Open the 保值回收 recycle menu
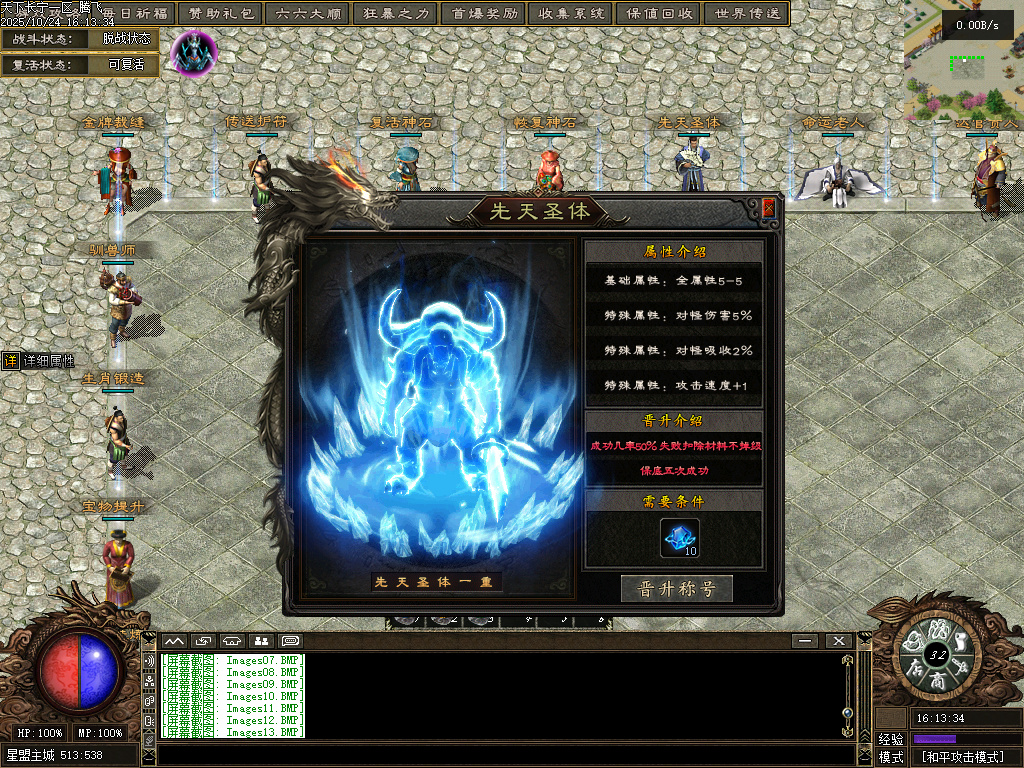The image size is (1024, 768). point(660,14)
